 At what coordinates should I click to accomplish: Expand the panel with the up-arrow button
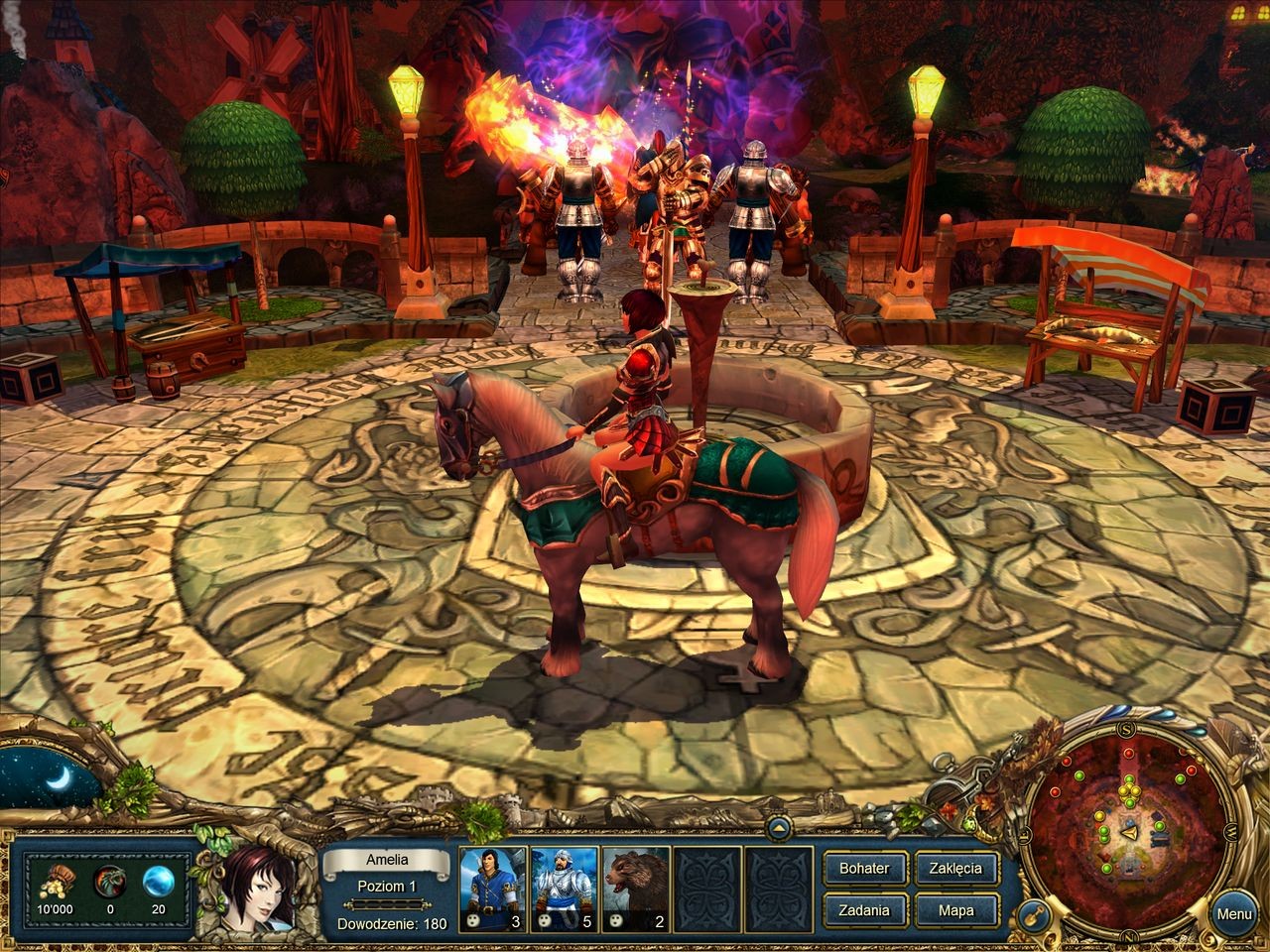point(777,826)
